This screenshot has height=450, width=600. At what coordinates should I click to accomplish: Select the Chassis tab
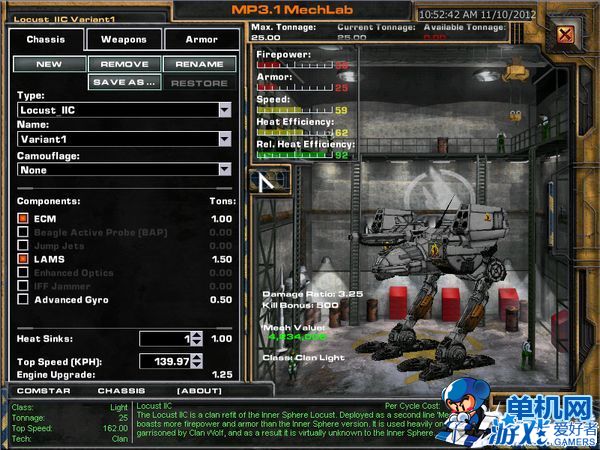click(46, 40)
